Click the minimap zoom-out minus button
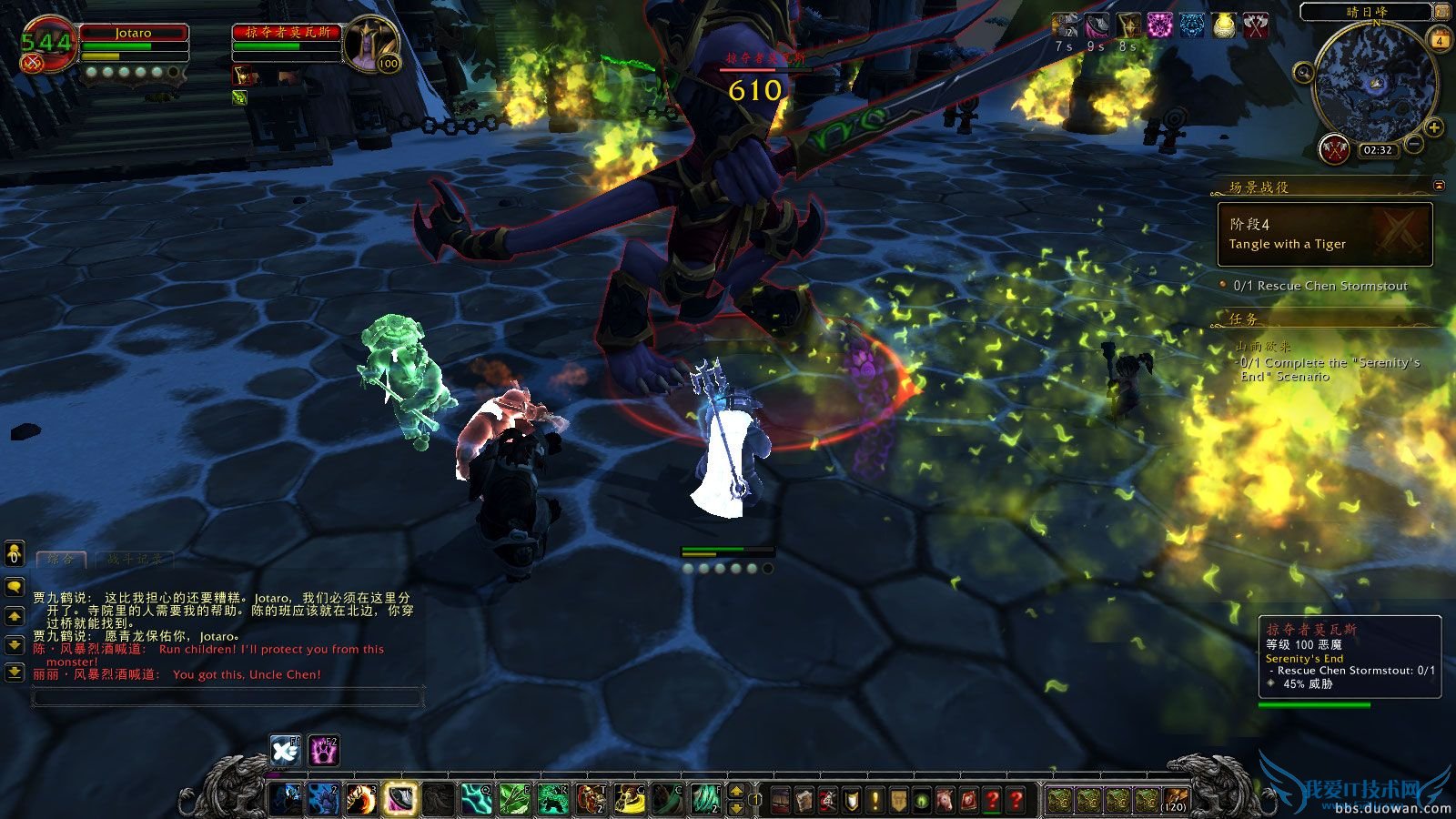1456x819 pixels. pyautogui.click(x=1414, y=143)
